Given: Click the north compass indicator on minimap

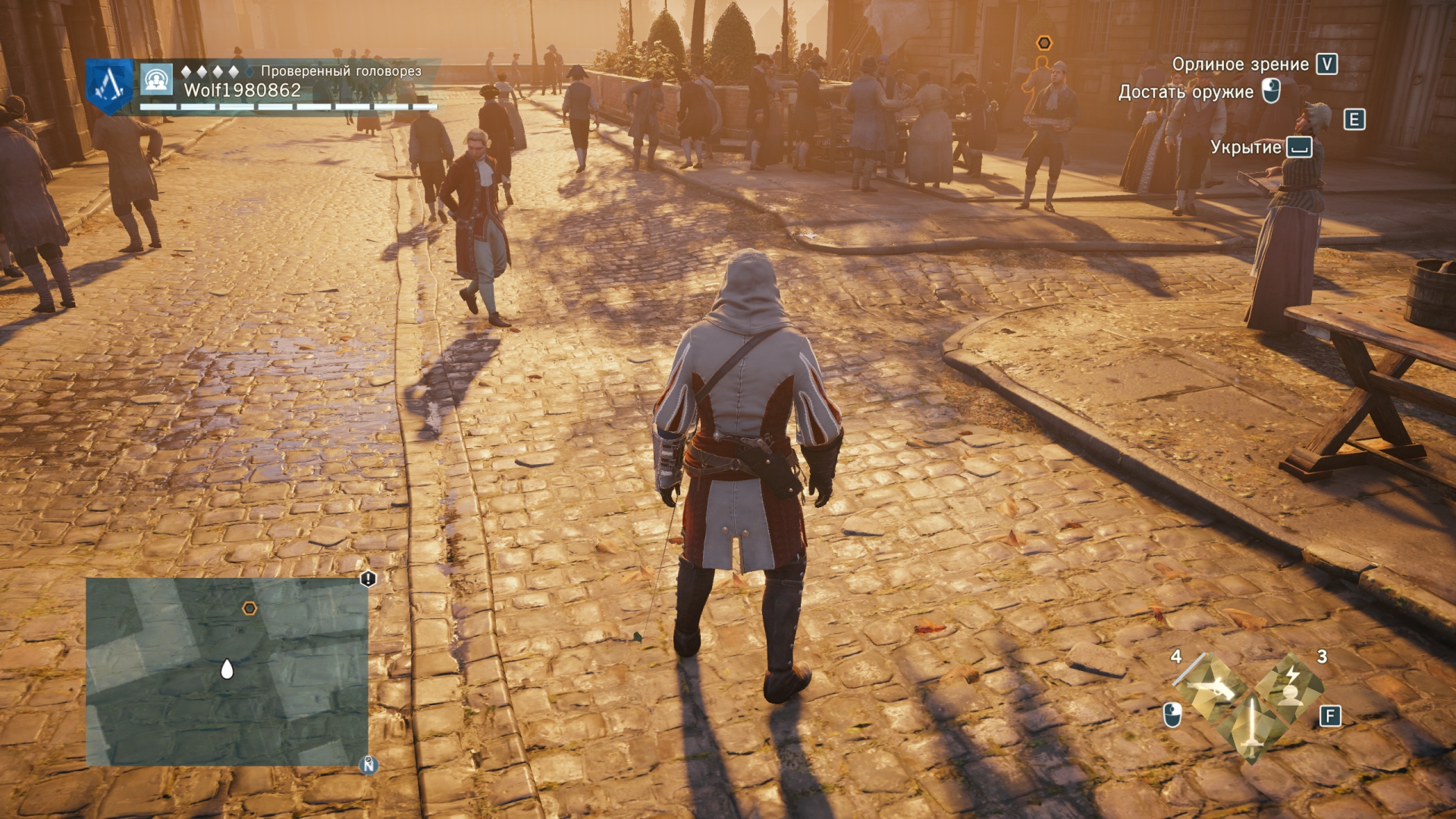Looking at the screenshot, I should [x=369, y=764].
